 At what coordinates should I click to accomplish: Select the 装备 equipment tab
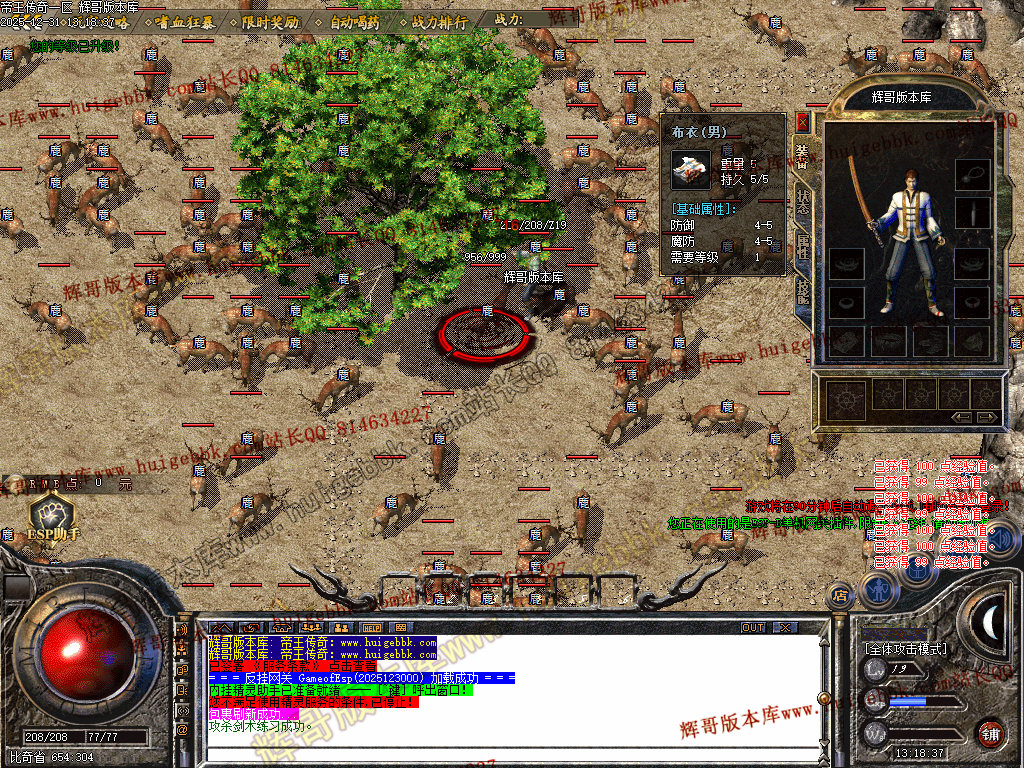click(x=802, y=153)
